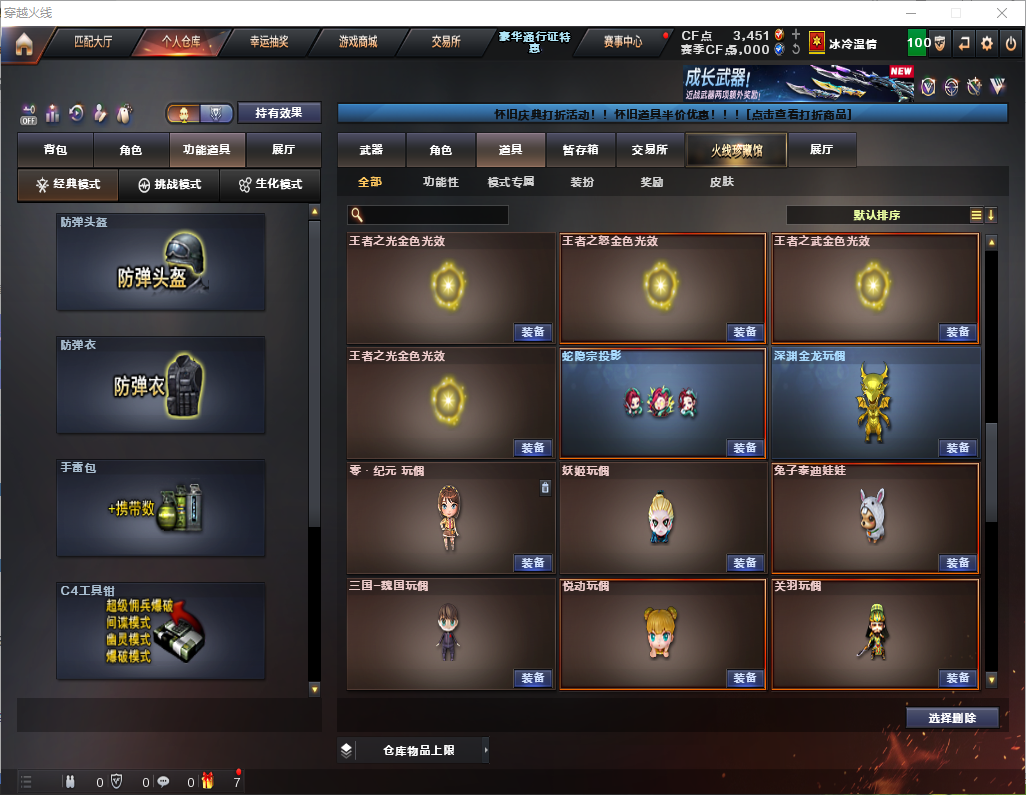This screenshot has width=1026, height=795.
Task: Open settings gear icon
Action: [987, 43]
